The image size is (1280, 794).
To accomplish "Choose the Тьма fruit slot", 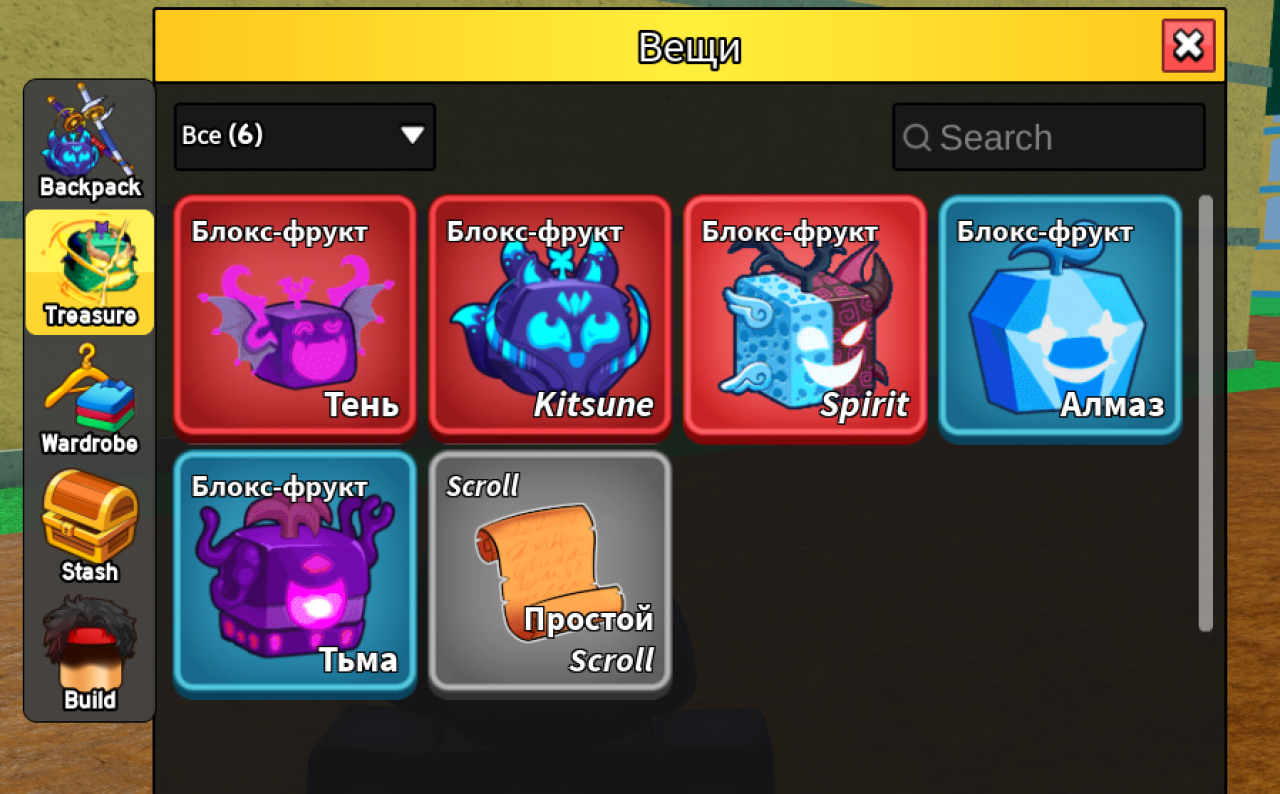I will tap(295, 571).
